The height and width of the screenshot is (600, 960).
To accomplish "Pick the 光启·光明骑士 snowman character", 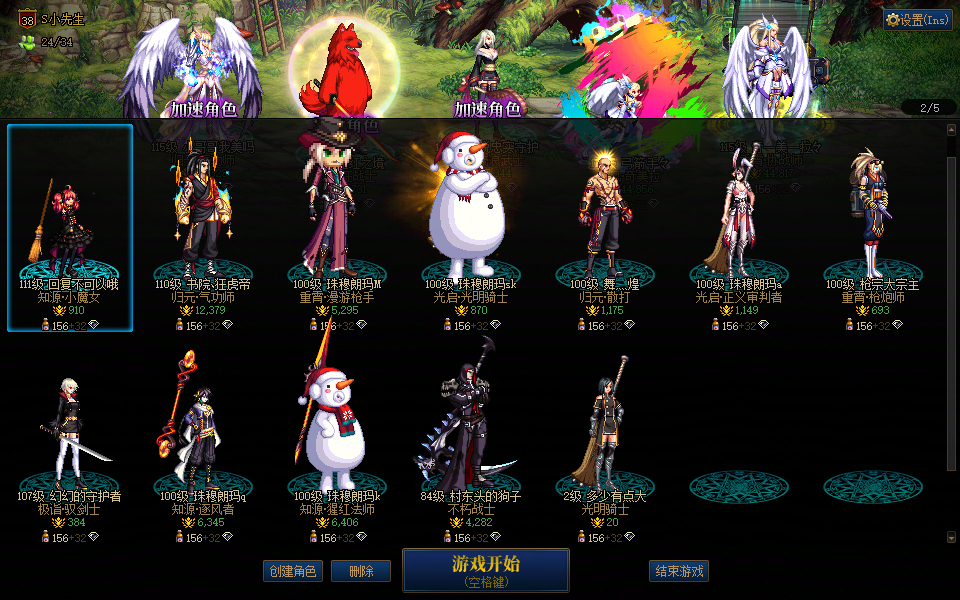I will 467,228.
